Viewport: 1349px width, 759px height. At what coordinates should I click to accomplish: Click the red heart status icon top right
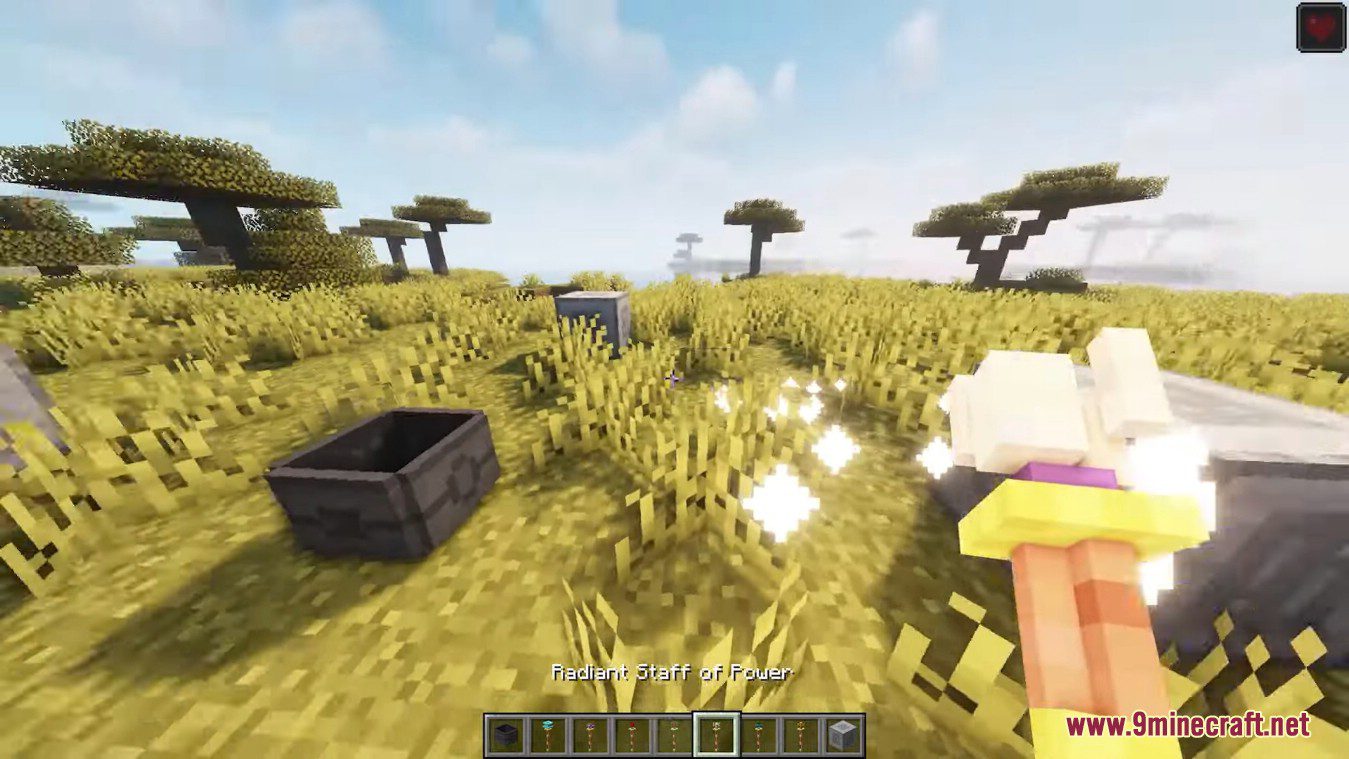[x=1318, y=26]
